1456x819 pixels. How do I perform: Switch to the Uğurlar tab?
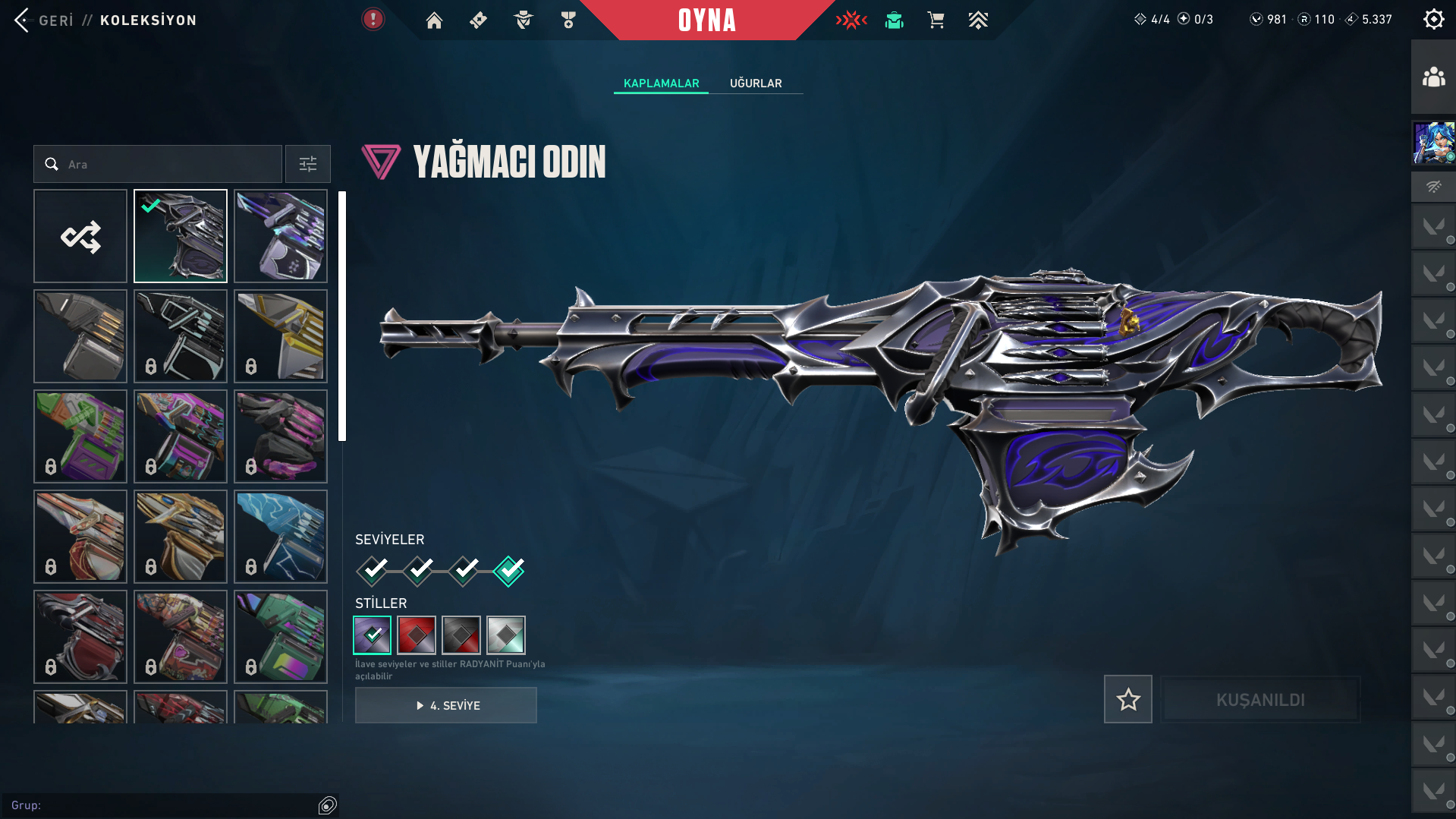coord(755,83)
